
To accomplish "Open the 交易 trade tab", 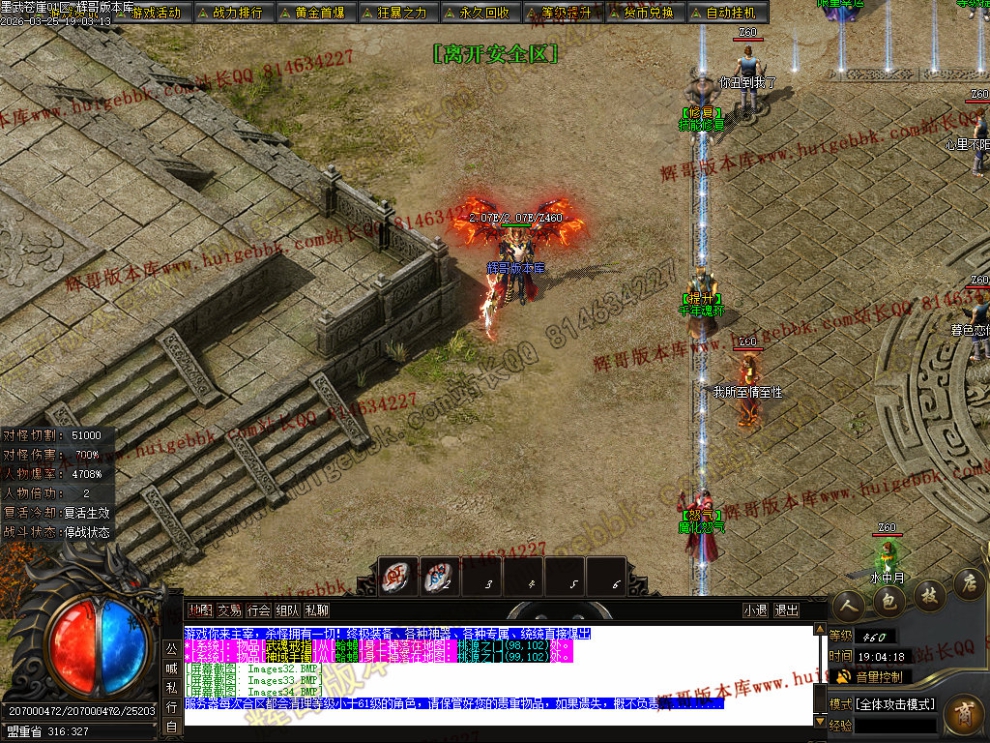I will click(x=229, y=610).
